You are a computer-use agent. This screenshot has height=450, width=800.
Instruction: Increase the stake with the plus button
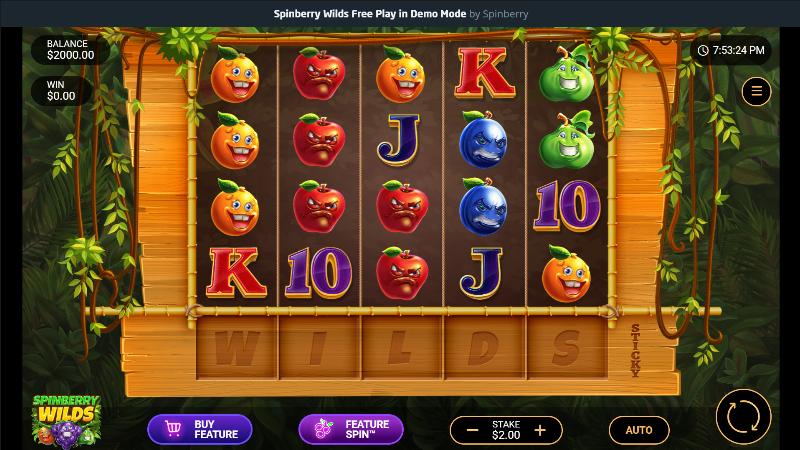point(540,430)
